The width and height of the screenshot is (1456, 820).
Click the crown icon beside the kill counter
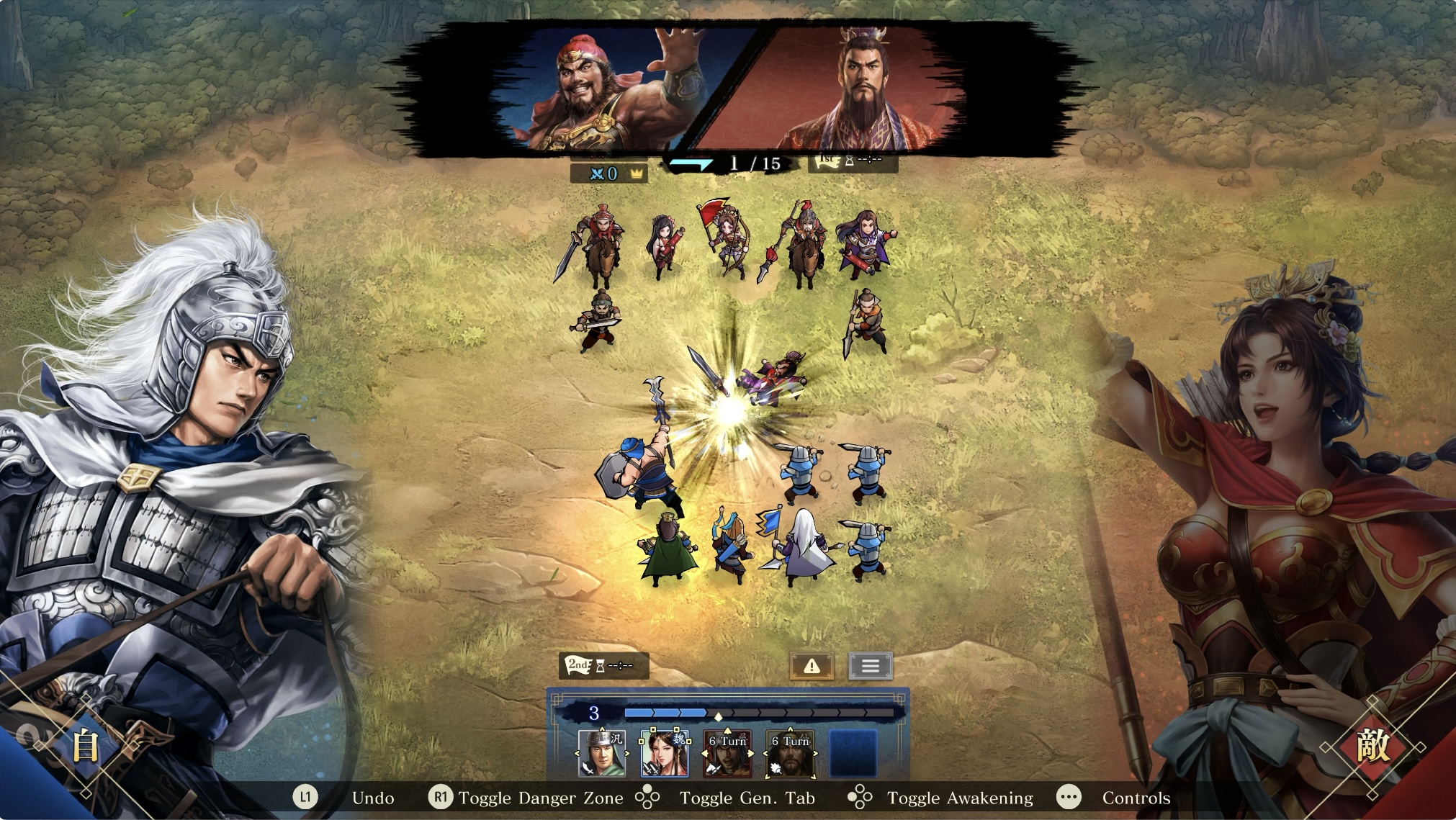tap(637, 173)
